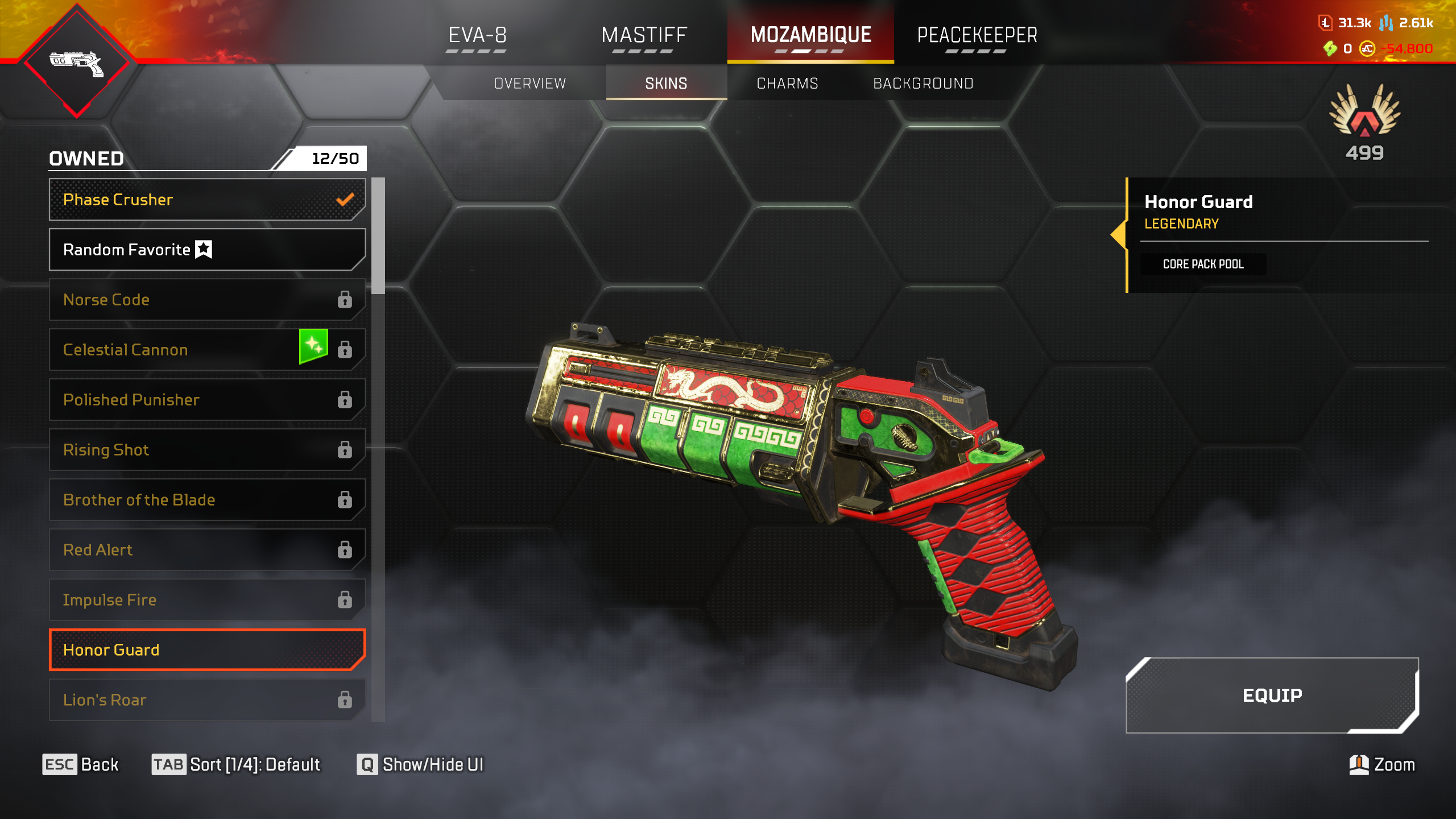Viewport: 1456px width, 819px height.
Task: Open the Peacekeeper weapon tab
Action: tap(977, 35)
